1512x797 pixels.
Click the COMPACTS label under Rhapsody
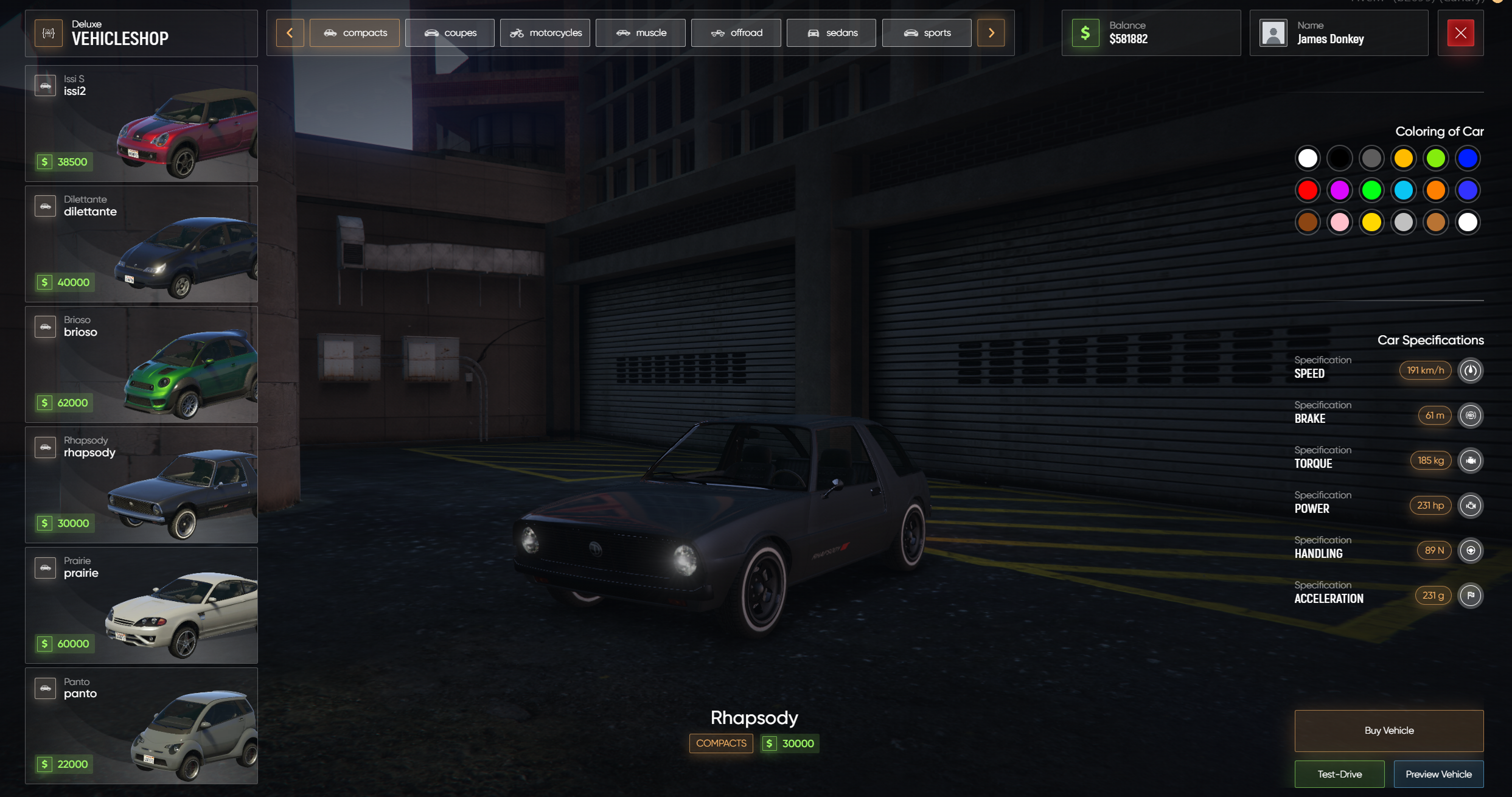(720, 743)
